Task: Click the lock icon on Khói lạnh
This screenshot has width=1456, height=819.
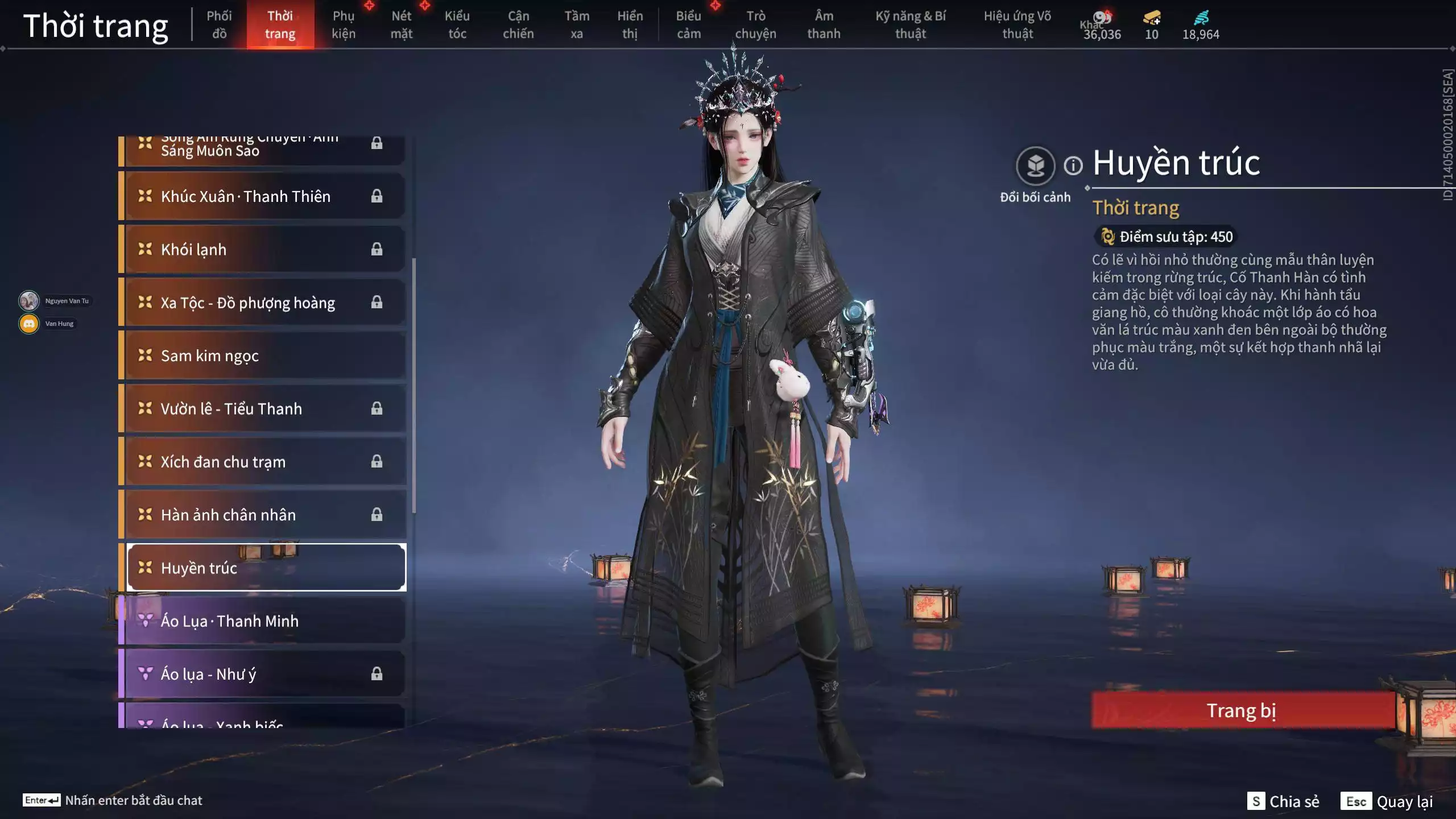Action: (377, 249)
